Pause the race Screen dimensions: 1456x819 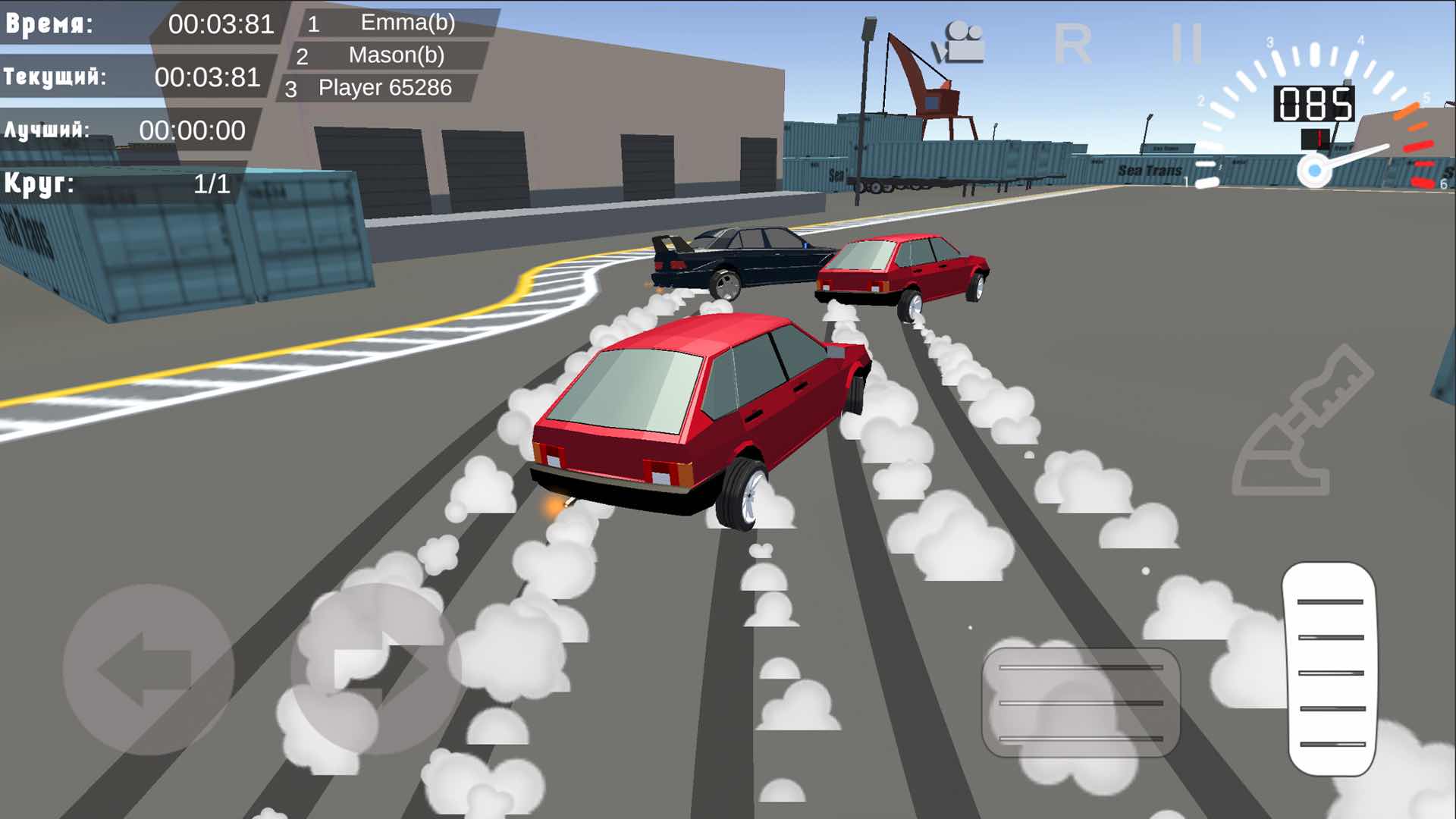[x=1187, y=43]
